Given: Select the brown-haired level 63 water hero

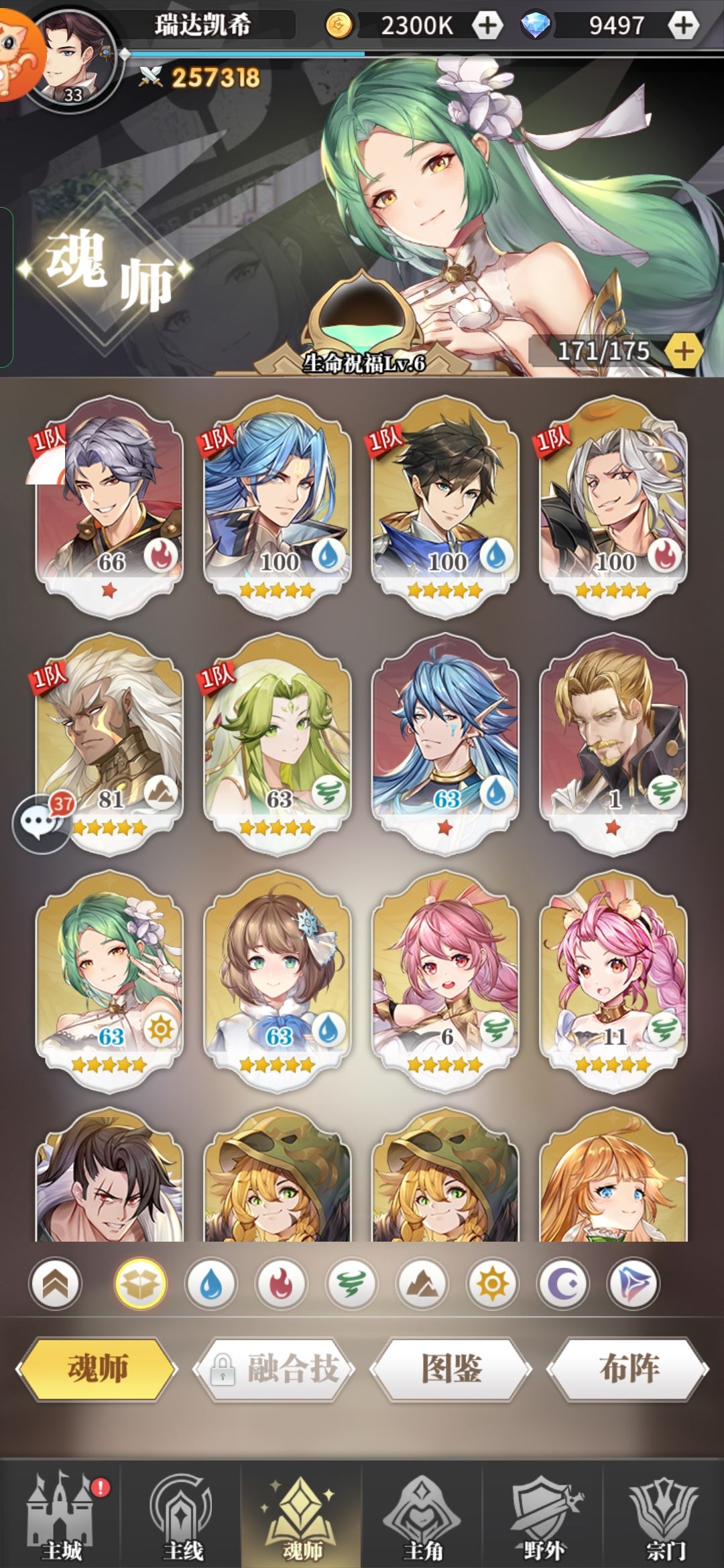Looking at the screenshot, I should [x=277, y=980].
